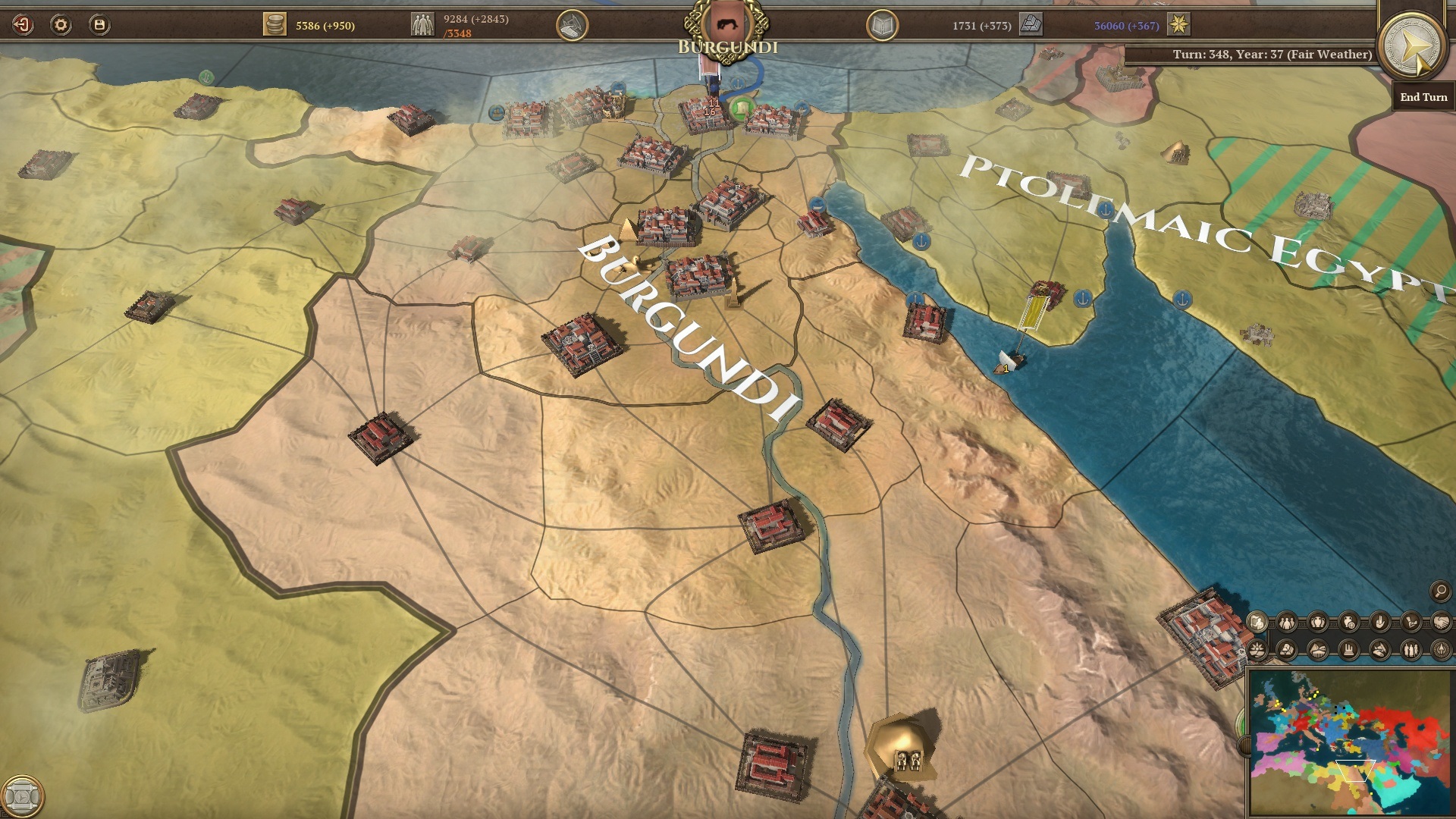Toggle the flower terrain map mode
Screen dimensions: 1456x819
coord(1257,649)
